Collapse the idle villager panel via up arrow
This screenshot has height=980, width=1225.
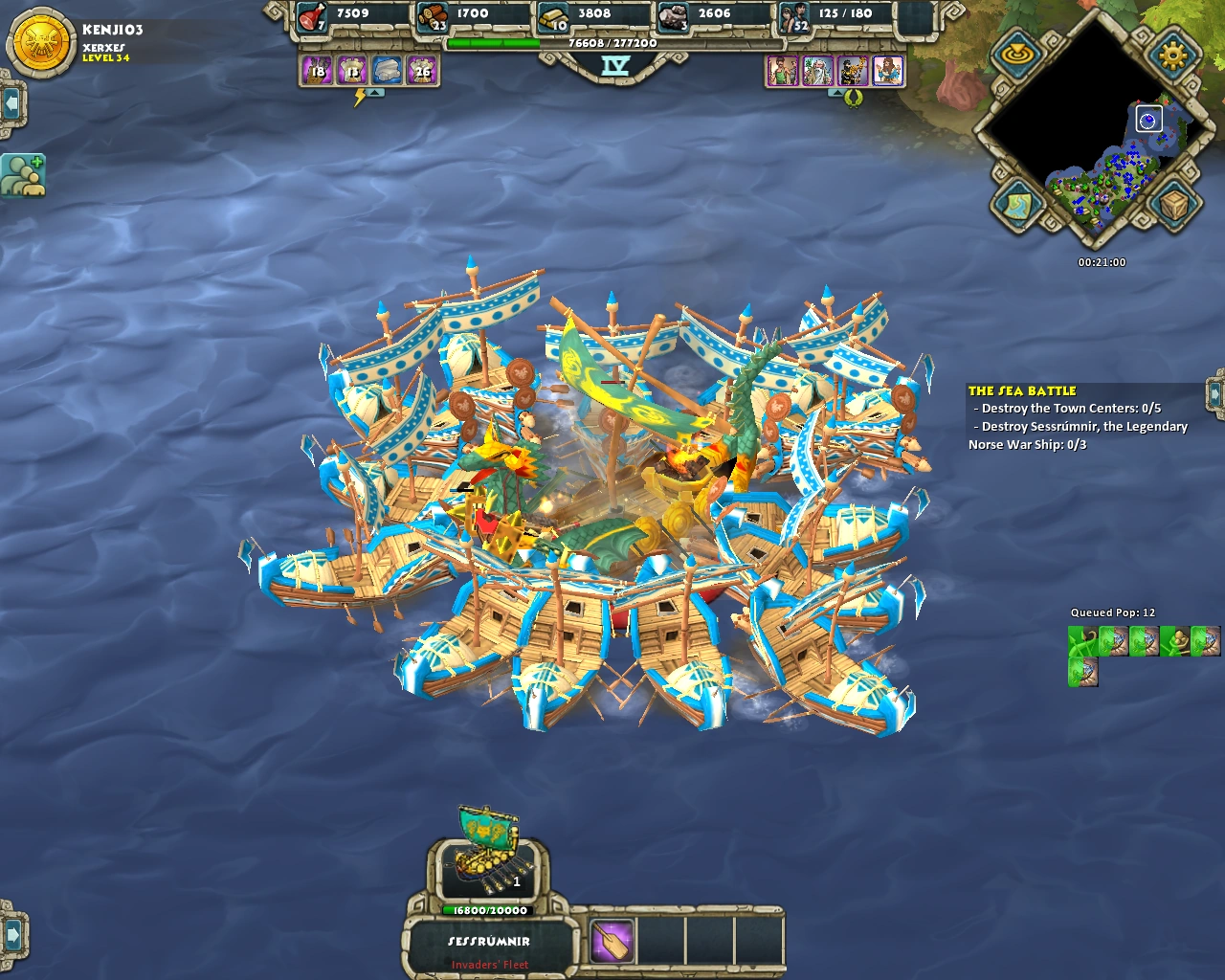click(376, 94)
